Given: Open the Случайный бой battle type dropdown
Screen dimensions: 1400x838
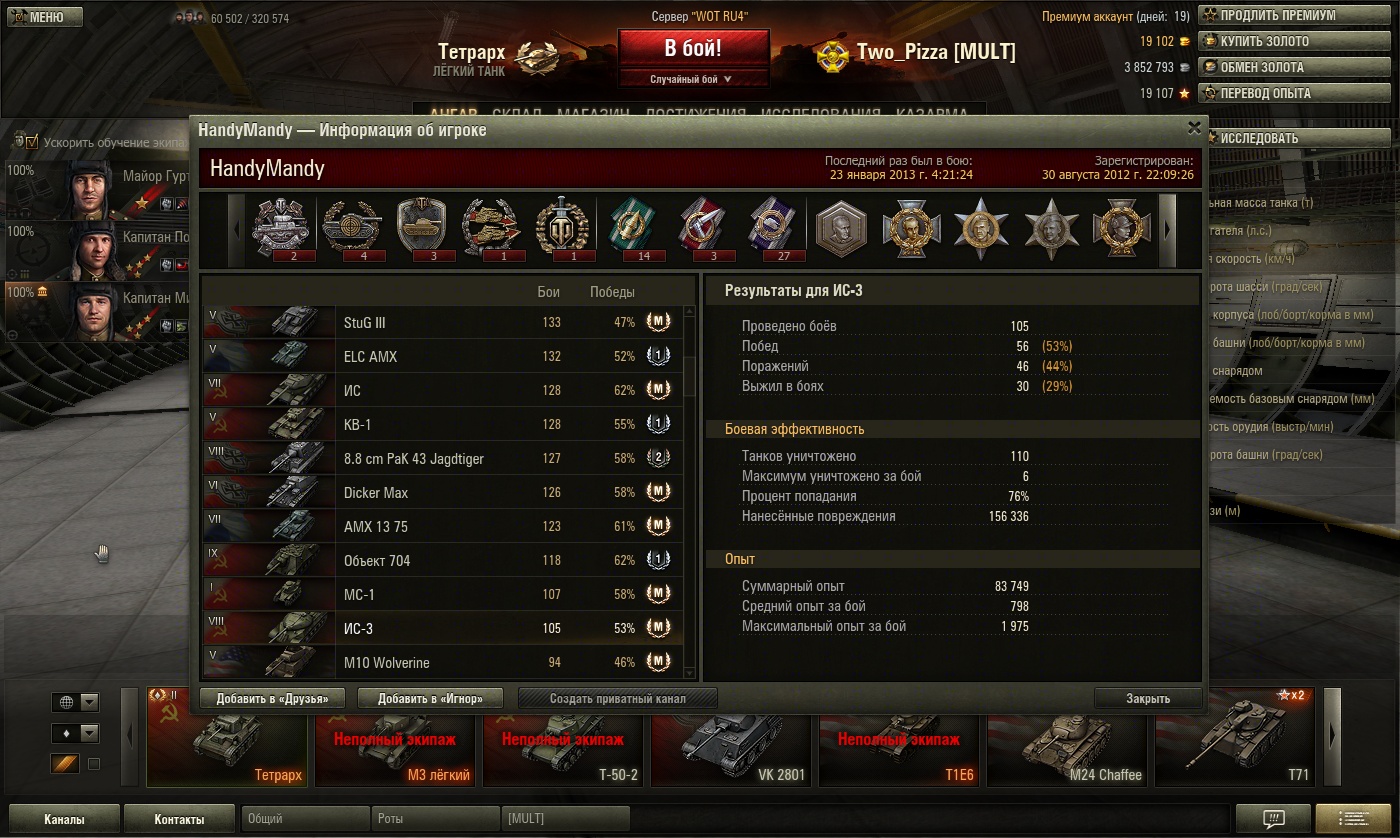Looking at the screenshot, I should point(693,79).
